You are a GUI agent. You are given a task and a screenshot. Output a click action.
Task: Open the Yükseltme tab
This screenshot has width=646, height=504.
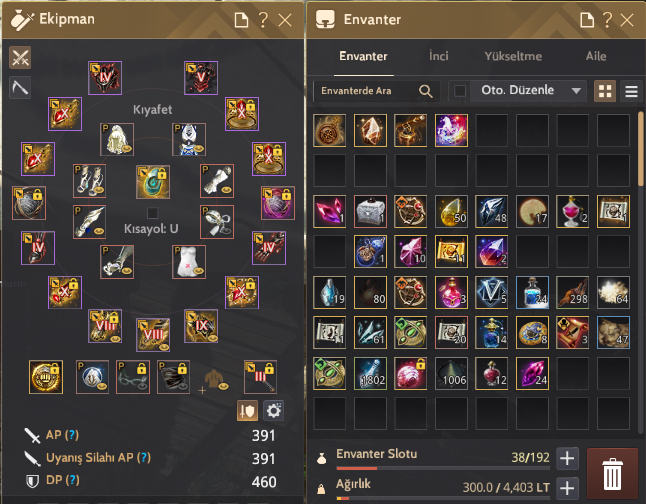click(x=513, y=57)
